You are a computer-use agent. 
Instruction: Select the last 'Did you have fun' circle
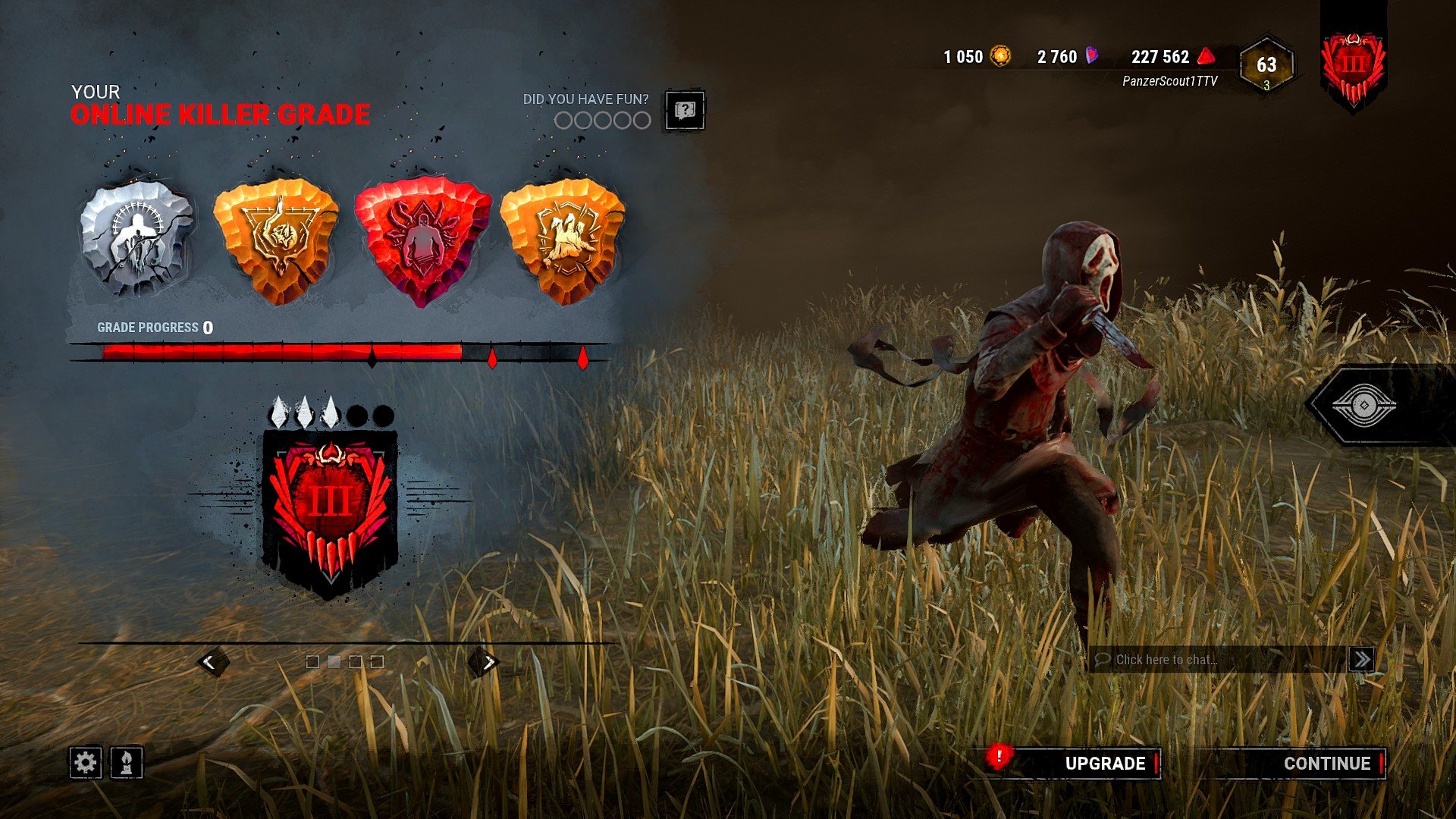644,119
